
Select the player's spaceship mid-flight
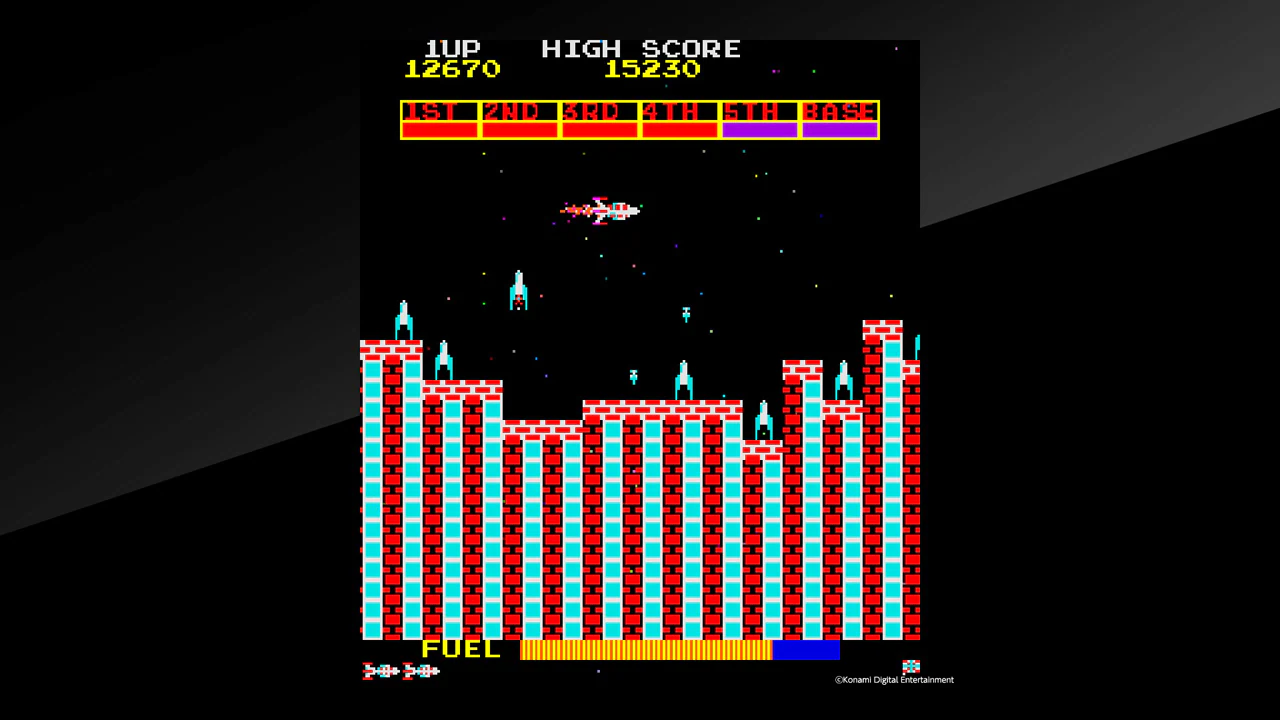[605, 210]
